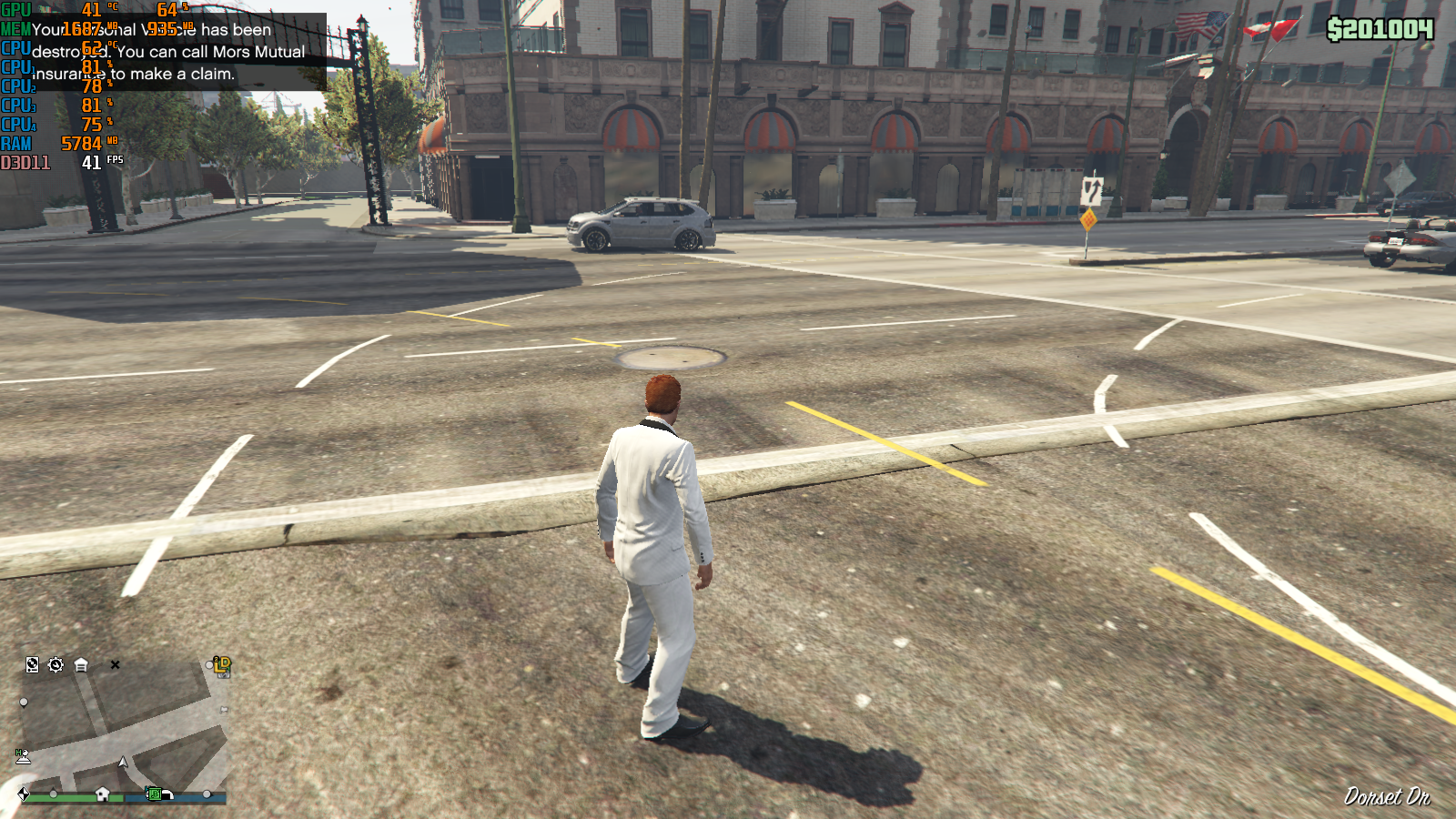Select the white player arrow on minimap
Viewport: 1456px width, 819px height.
123,762
